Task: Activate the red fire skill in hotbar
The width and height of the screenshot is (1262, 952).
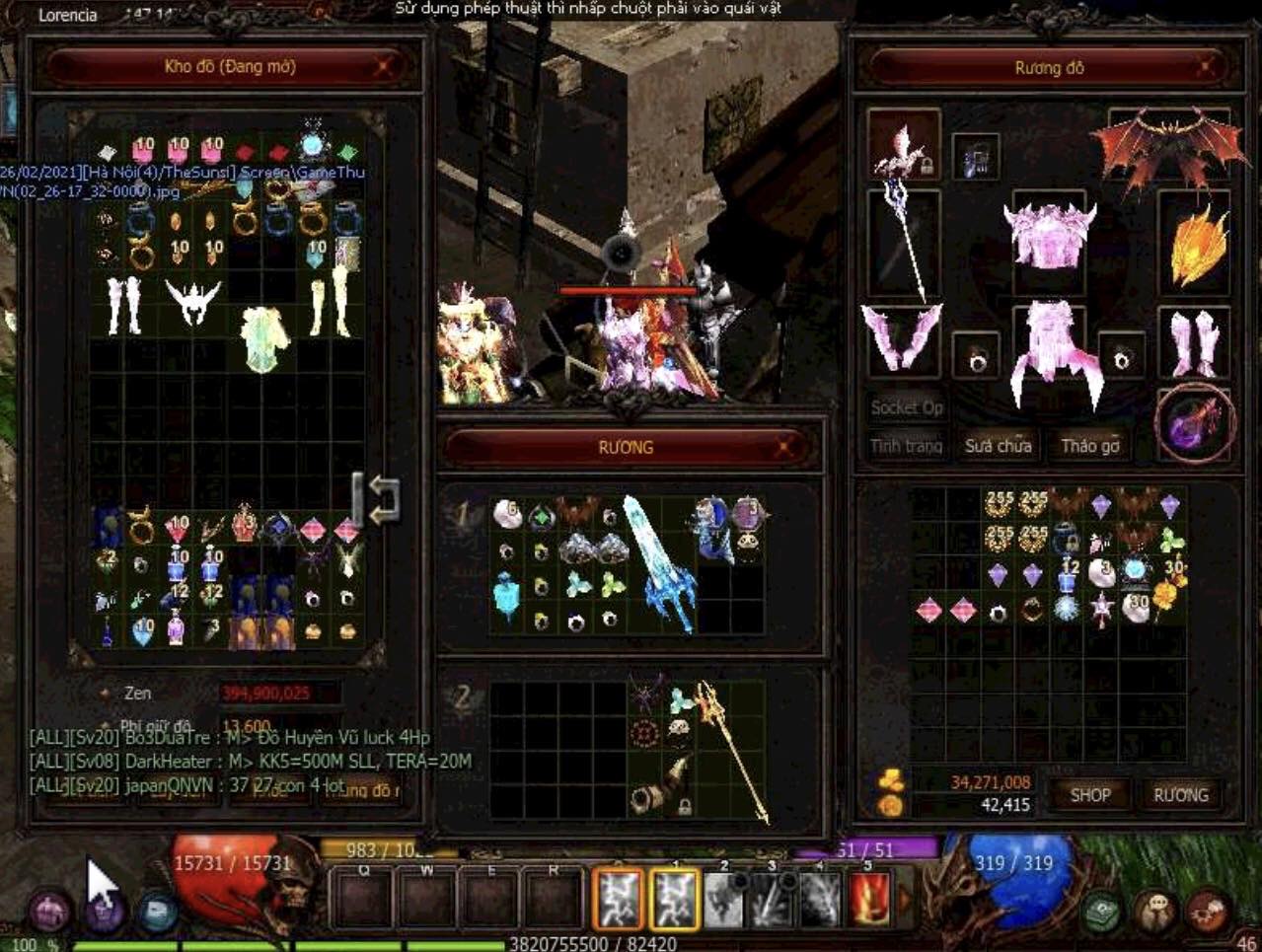Action: [868, 900]
